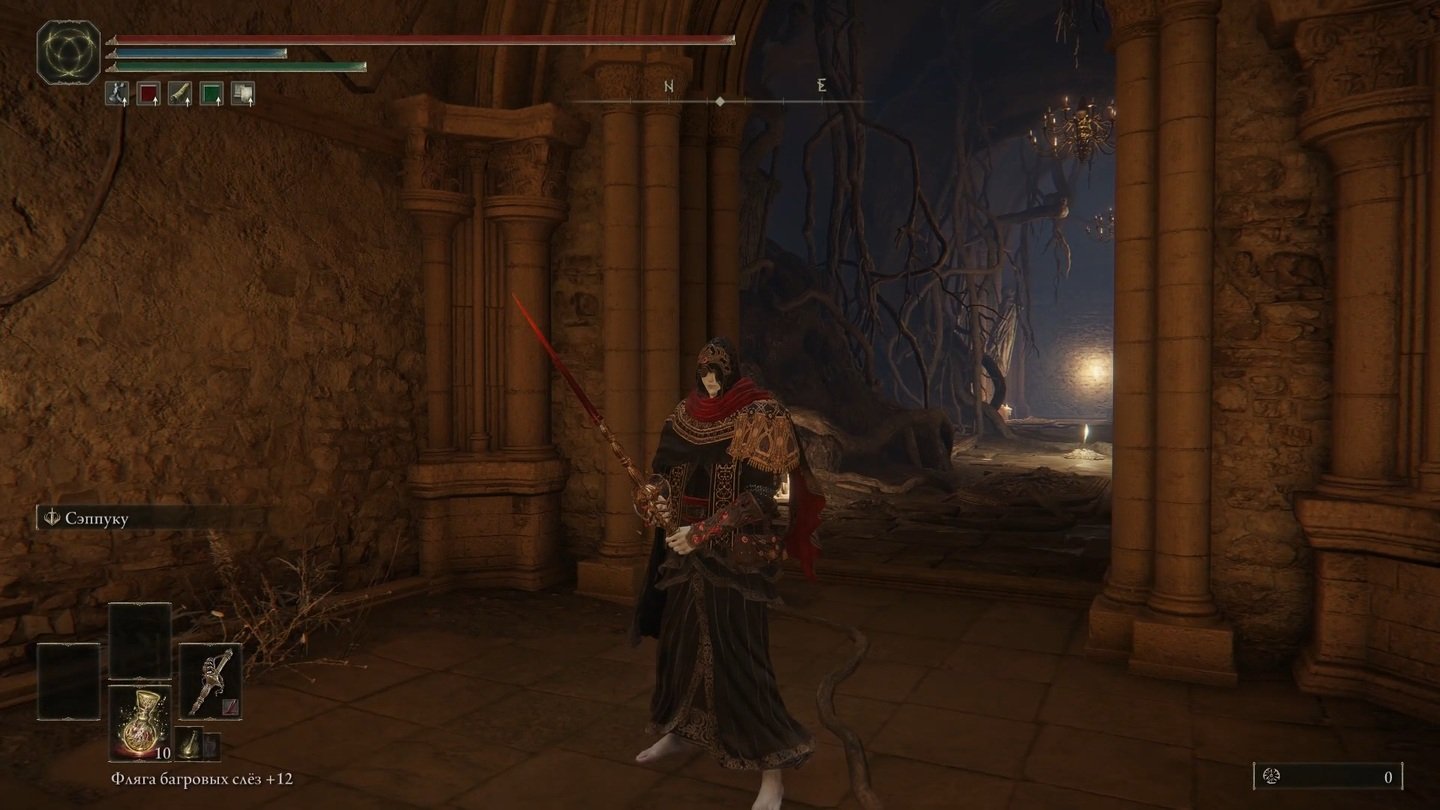Select the equipped sword weapon slot
1440x810 pixels.
pyautogui.click(x=210, y=680)
